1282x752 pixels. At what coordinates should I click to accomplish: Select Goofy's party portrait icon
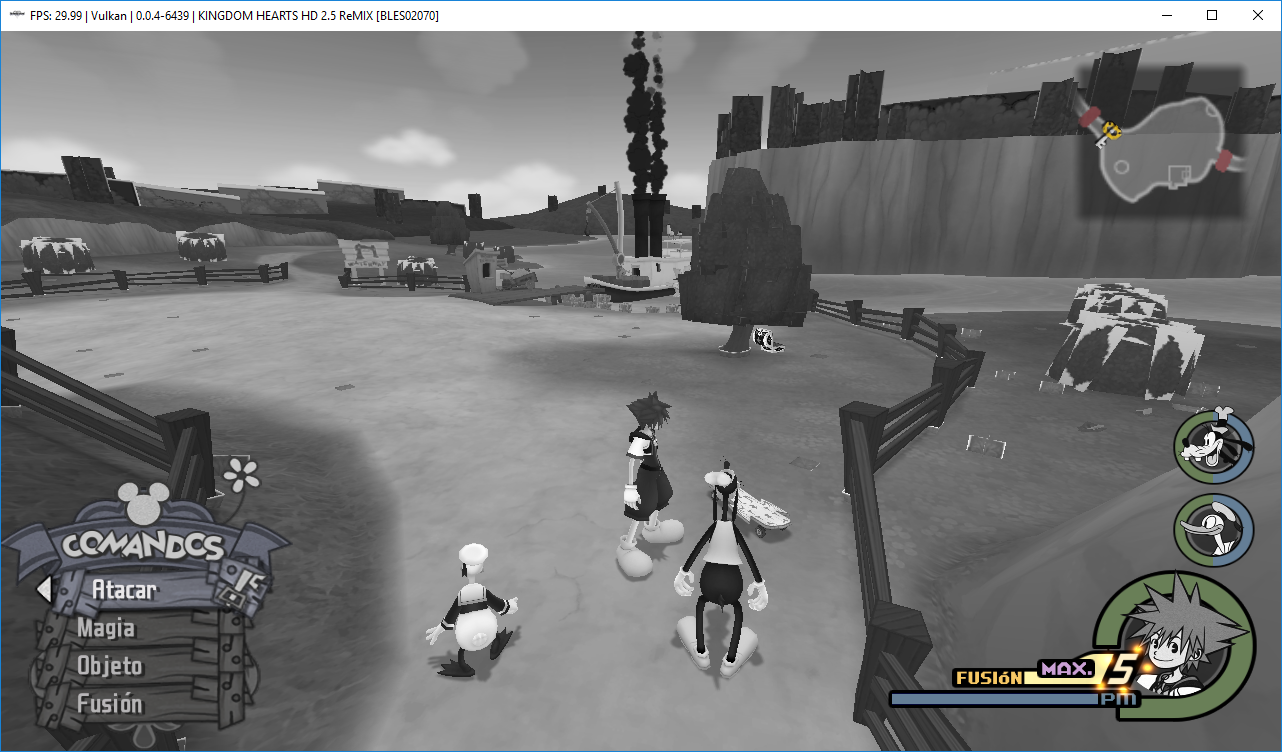point(1213,448)
